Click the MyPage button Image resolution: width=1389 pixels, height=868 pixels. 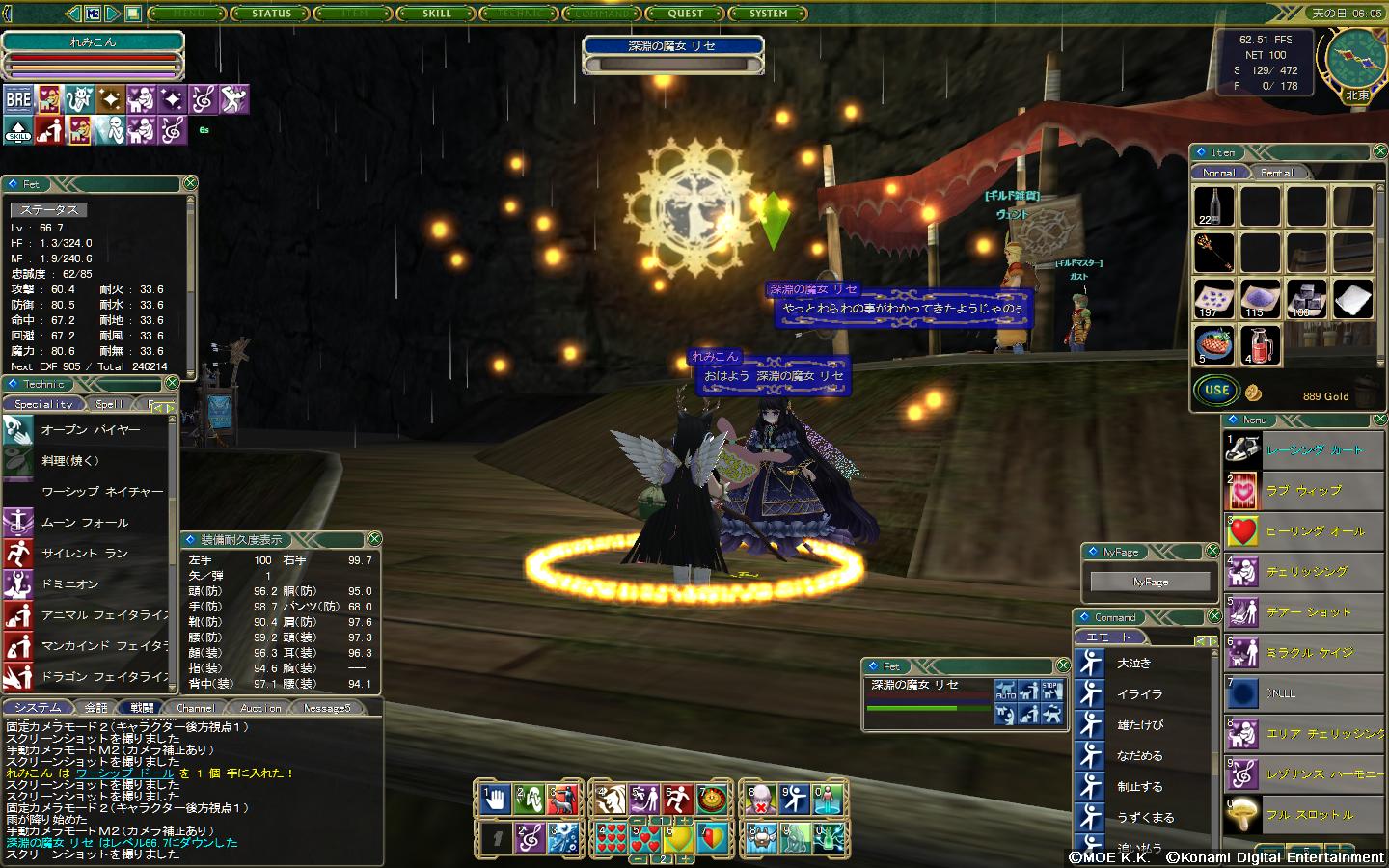point(1150,582)
